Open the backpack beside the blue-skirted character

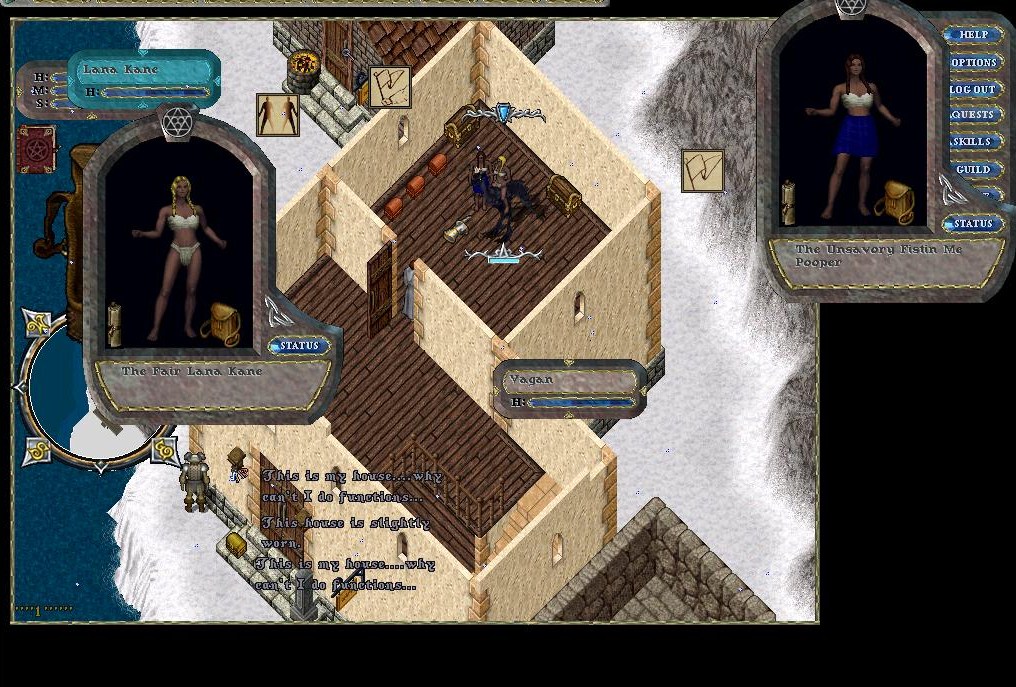(x=894, y=202)
